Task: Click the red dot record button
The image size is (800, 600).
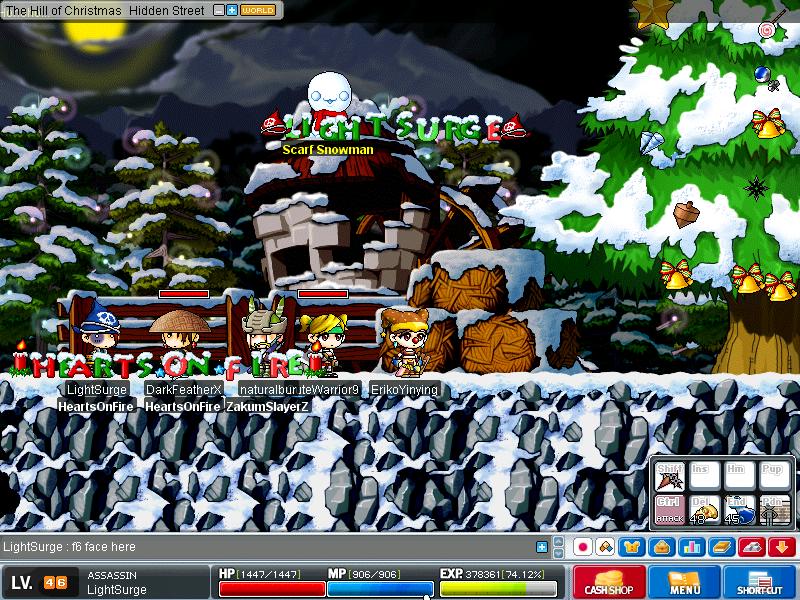Action: point(581,547)
